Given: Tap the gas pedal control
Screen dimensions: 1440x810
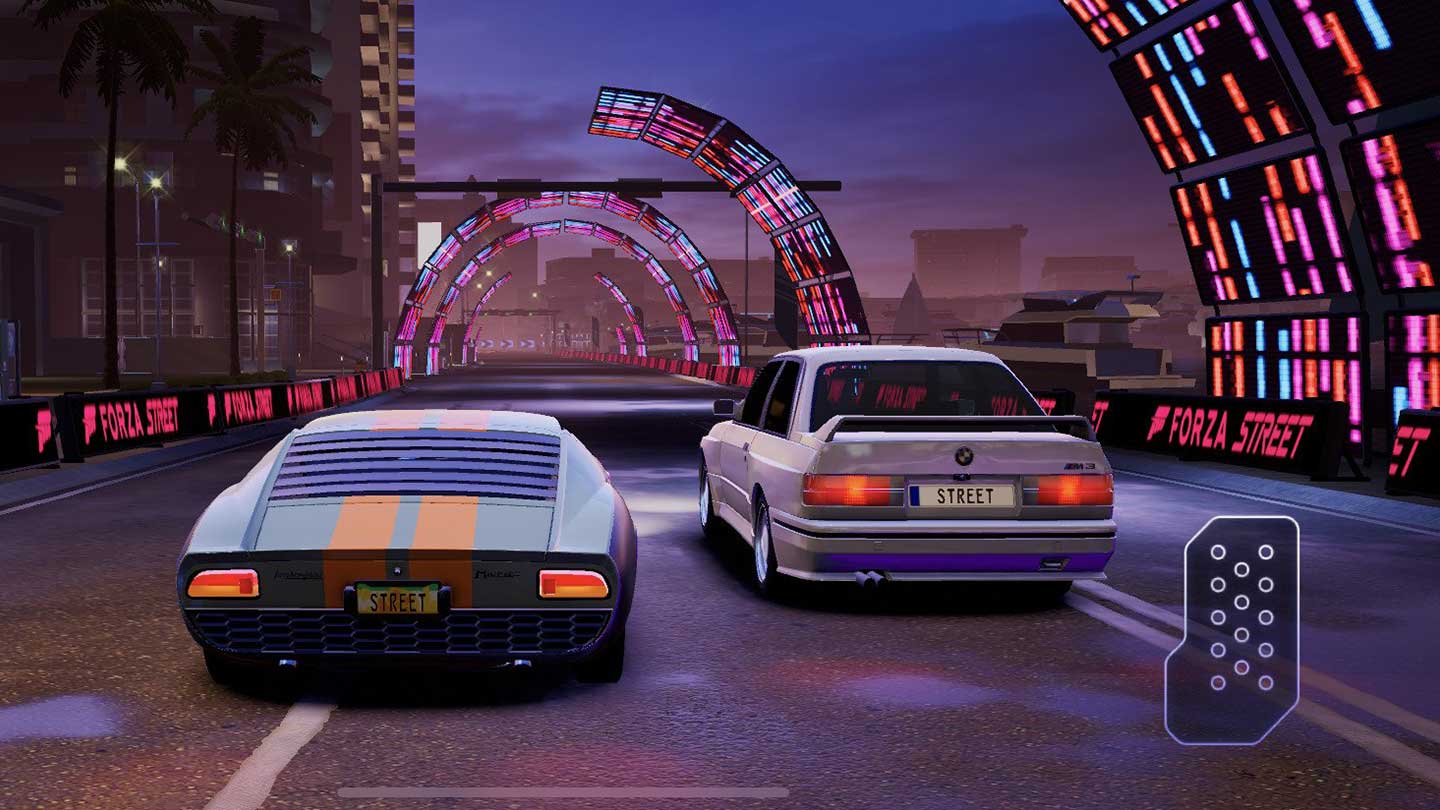Looking at the screenshot, I should pyautogui.click(x=1236, y=630).
